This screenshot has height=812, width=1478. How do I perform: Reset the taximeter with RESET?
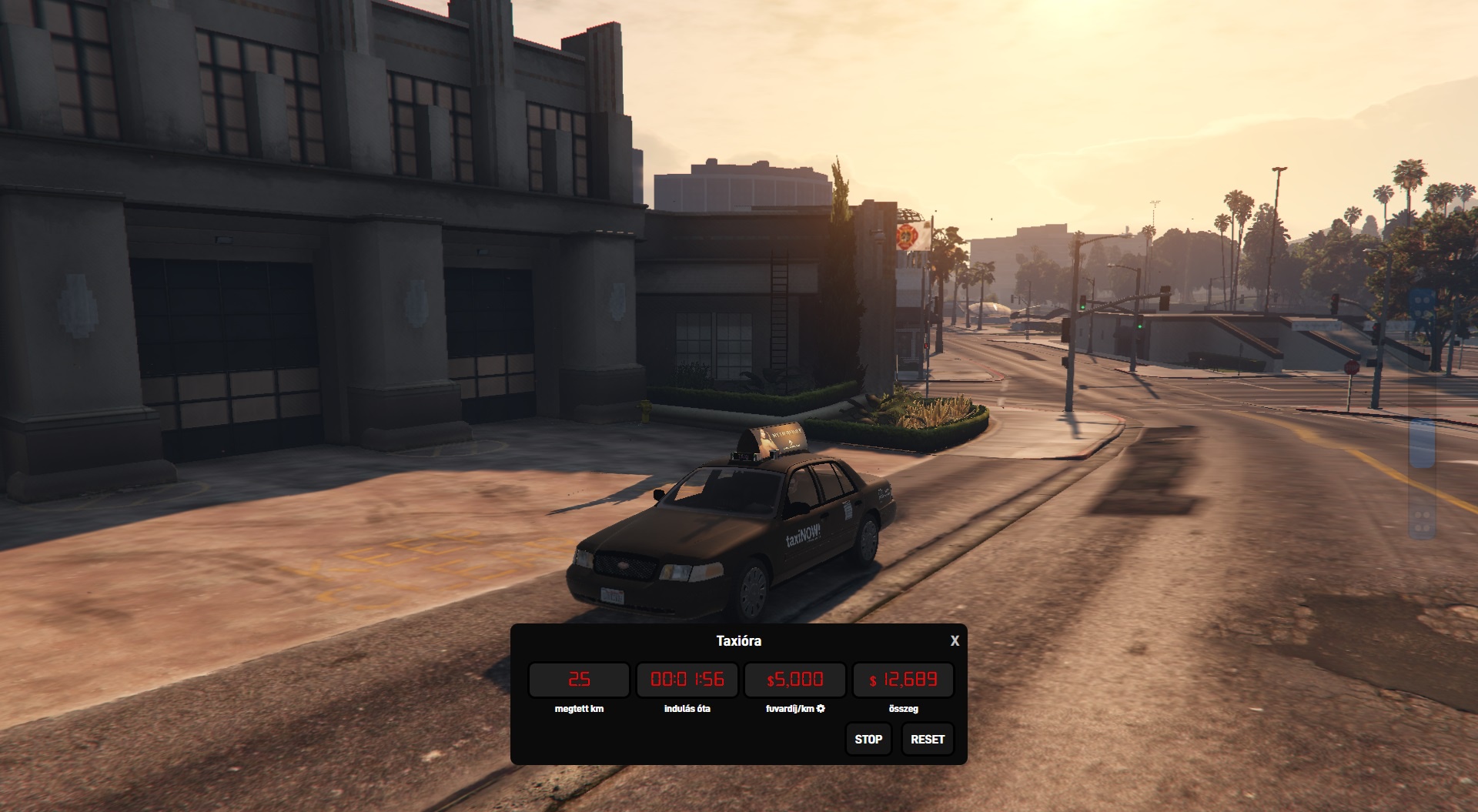[x=927, y=739]
